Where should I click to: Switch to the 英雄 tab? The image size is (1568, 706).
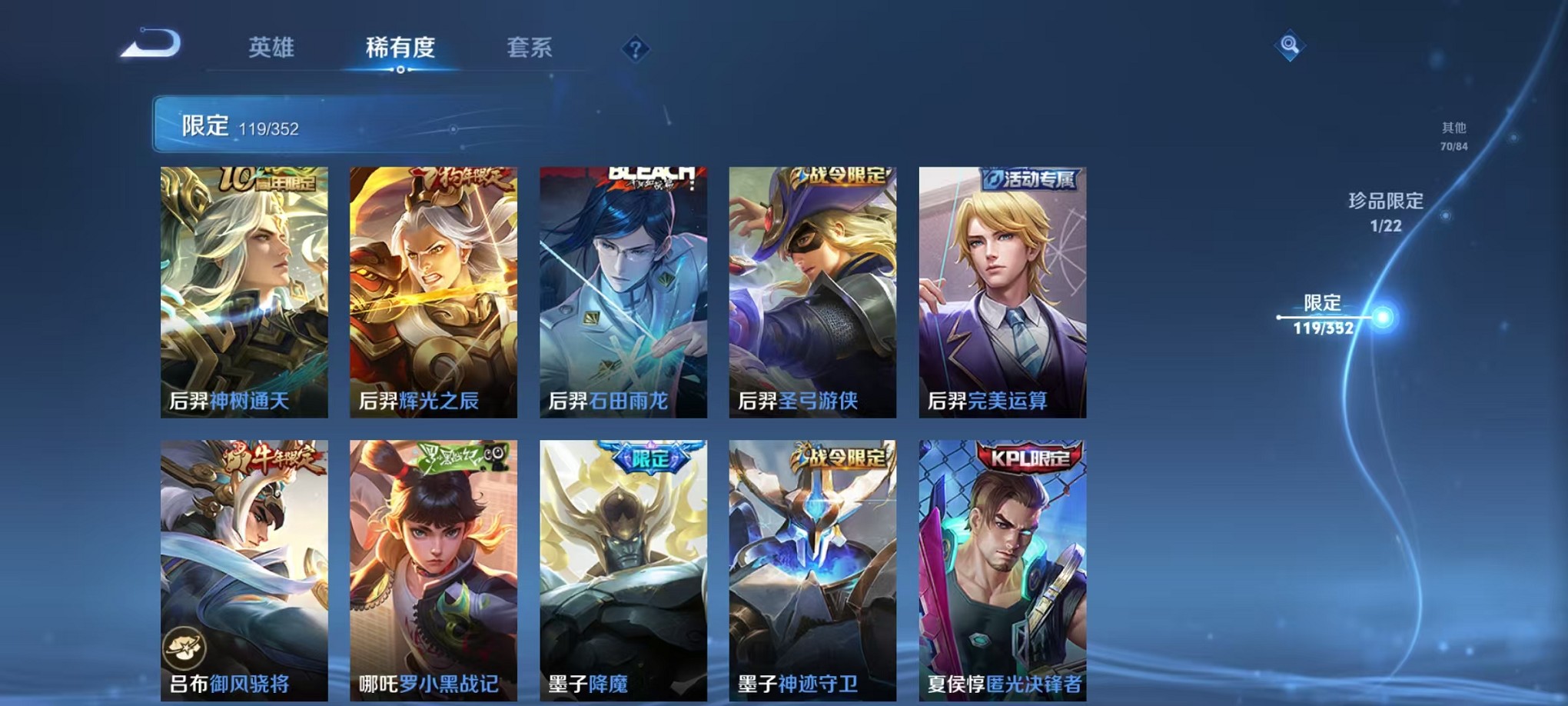[x=270, y=46]
